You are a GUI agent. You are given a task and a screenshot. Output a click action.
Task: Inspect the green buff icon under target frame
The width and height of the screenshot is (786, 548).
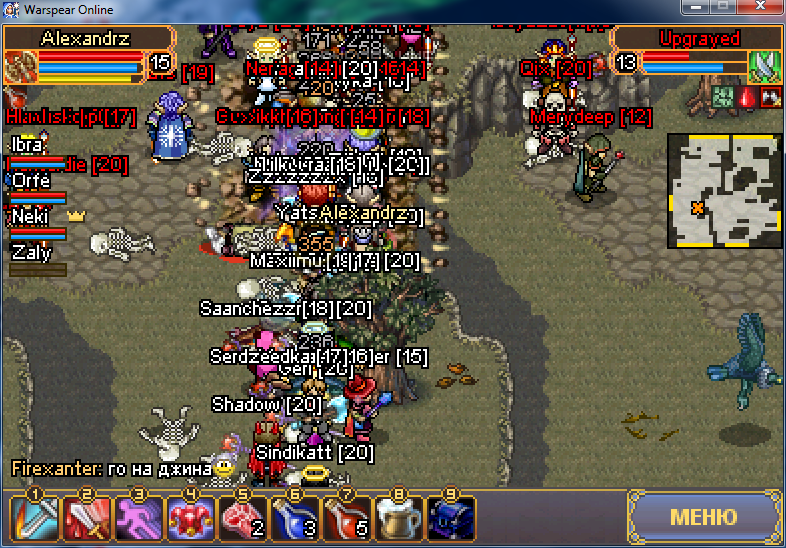point(723,97)
